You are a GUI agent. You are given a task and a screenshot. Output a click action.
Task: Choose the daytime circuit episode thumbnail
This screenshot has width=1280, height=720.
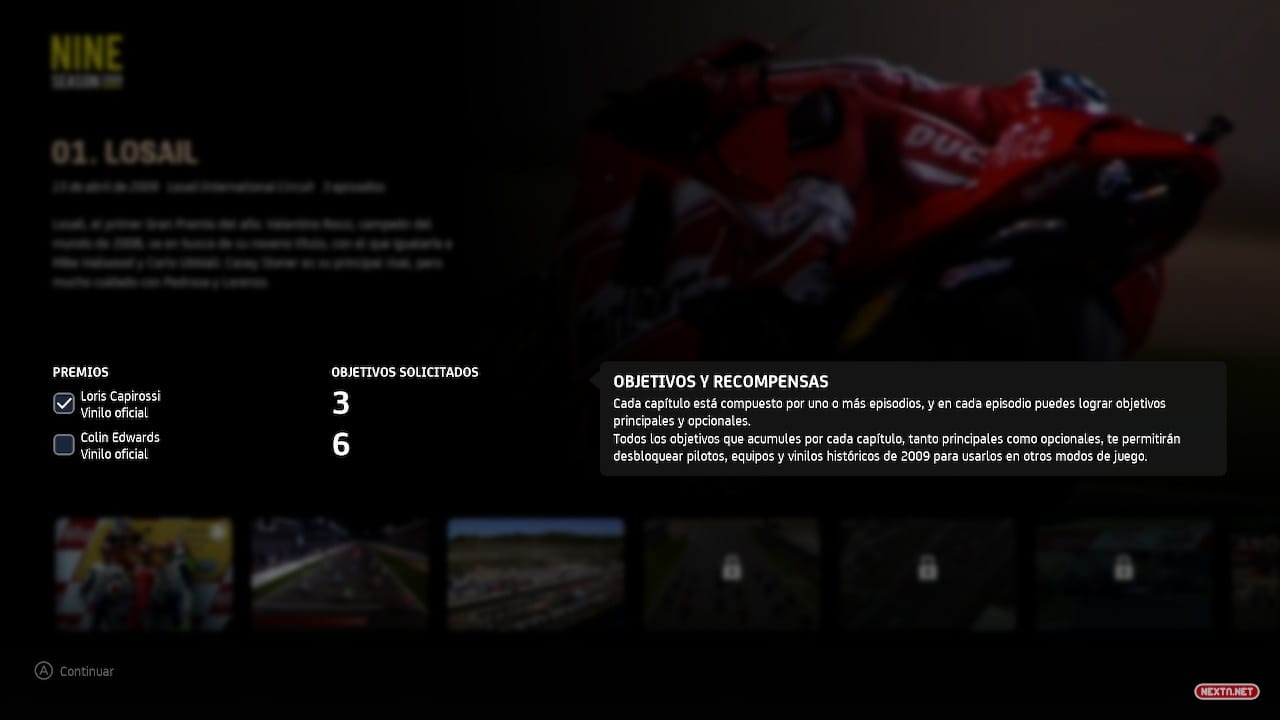coord(536,574)
